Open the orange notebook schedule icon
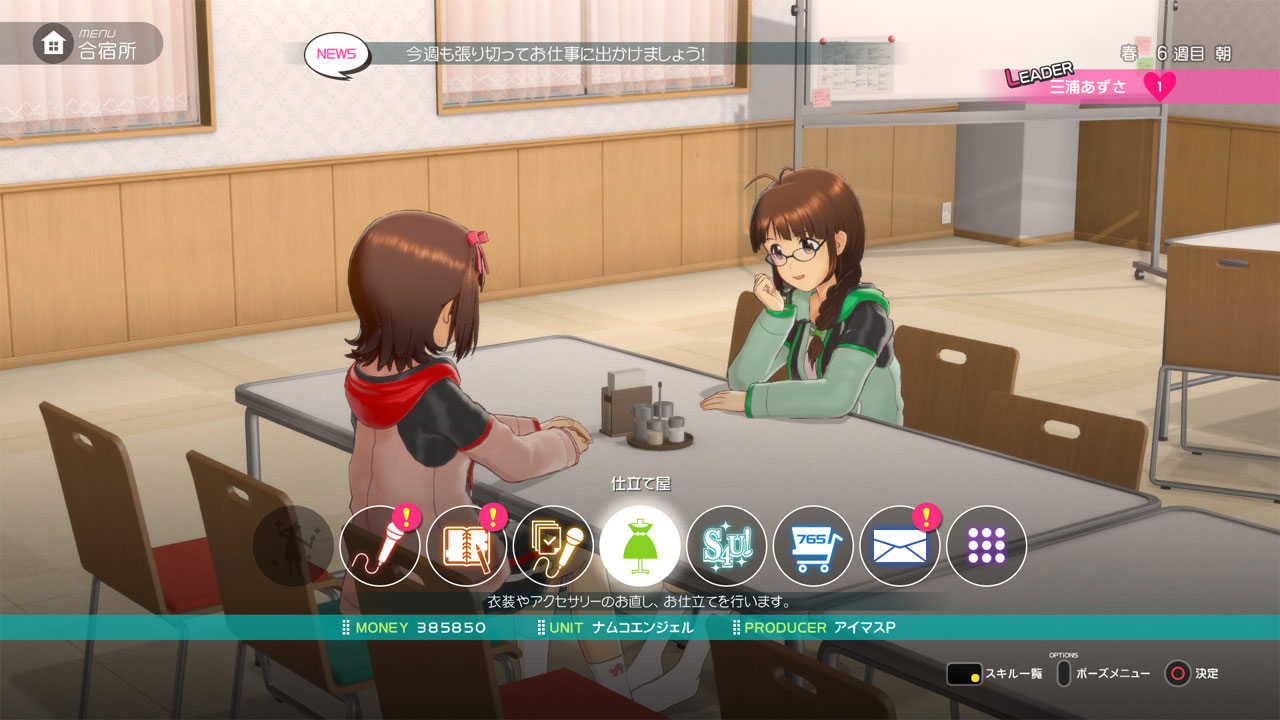The height and width of the screenshot is (720, 1280). point(467,546)
